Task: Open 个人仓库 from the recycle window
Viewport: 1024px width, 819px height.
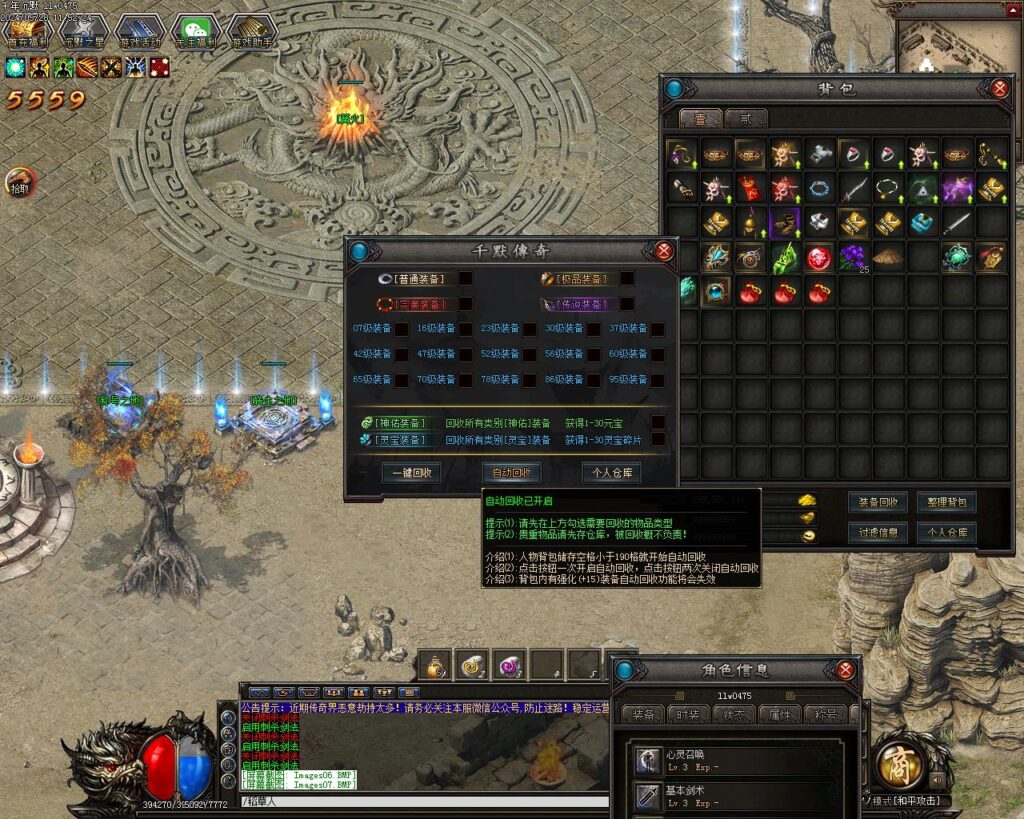Action: (x=611, y=473)
